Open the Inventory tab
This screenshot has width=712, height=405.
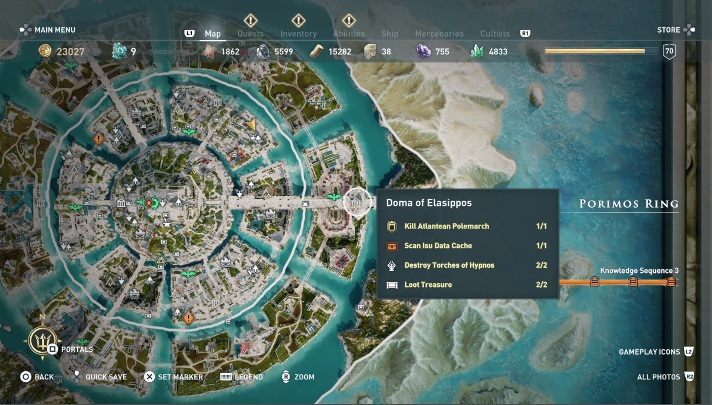point(298,33)
